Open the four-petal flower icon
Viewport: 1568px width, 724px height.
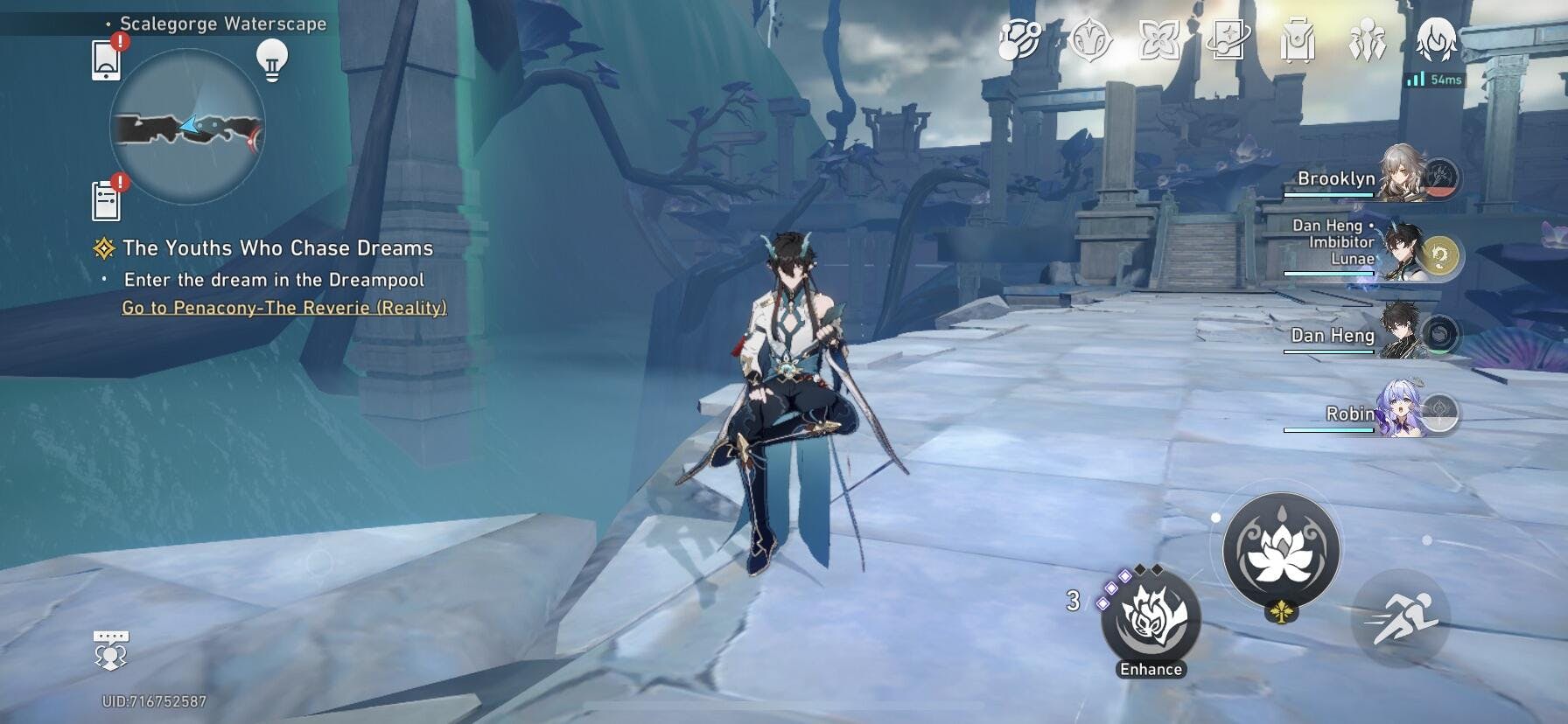click(x=1158, y=40)
